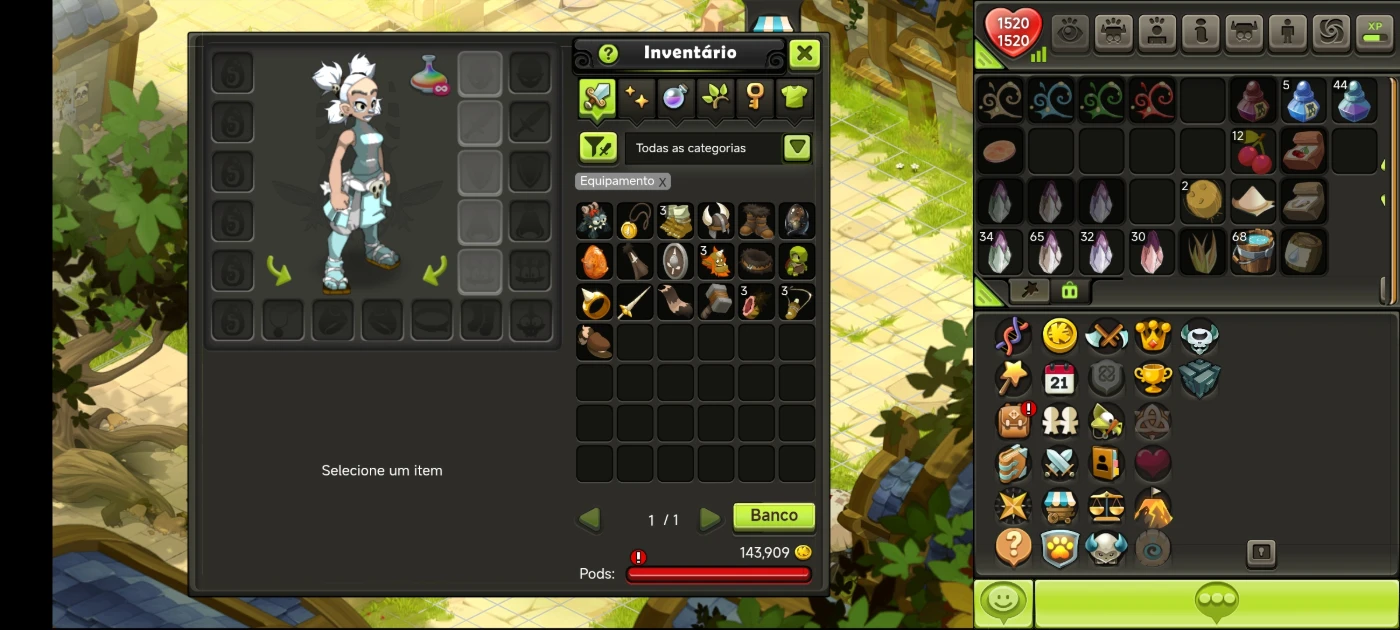Select the water bucket hotbar slot
This screenshot has height=630, width=1400.
(x=1252, y=251)
